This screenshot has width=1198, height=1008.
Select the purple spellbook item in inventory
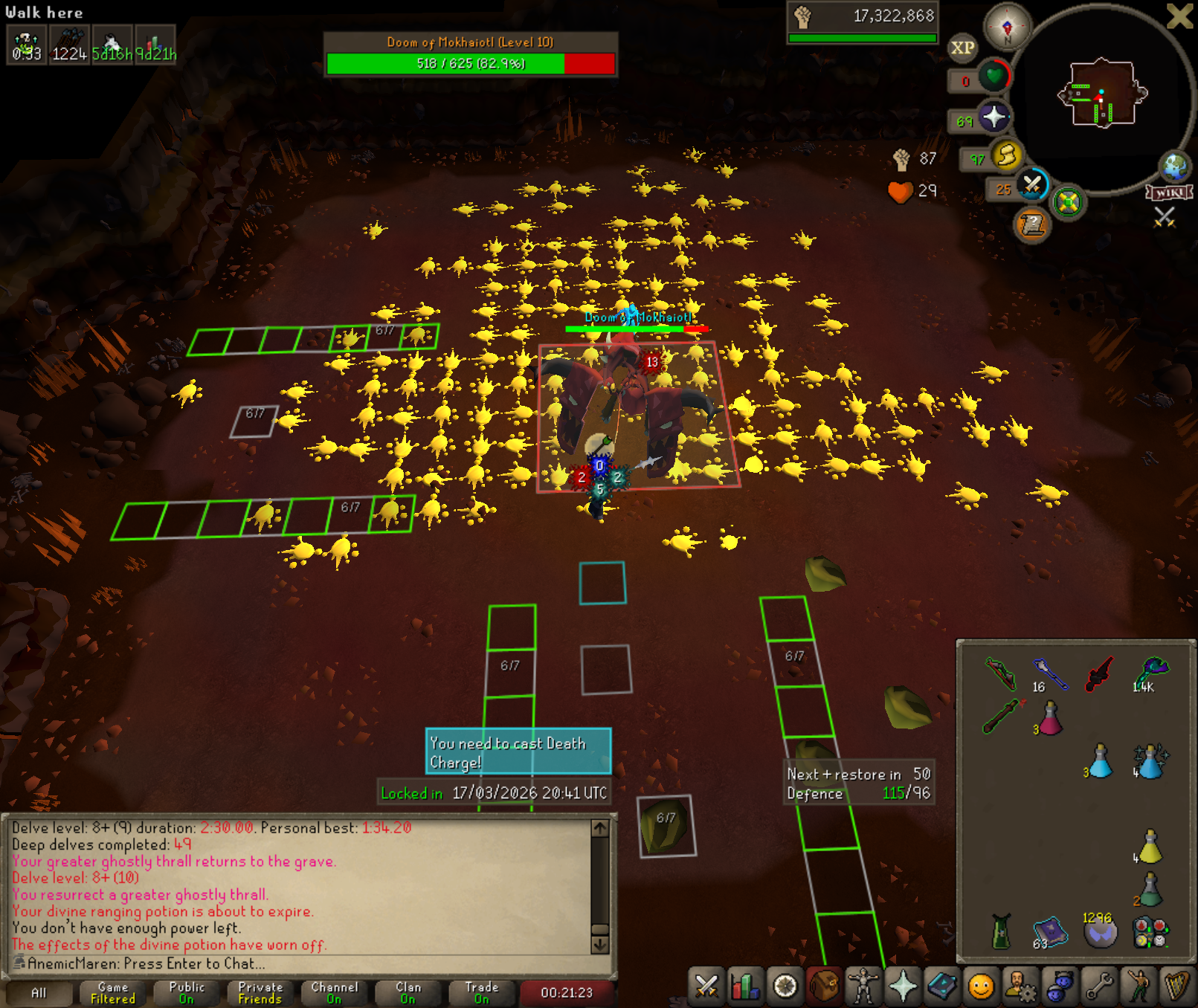[1050, 931]
